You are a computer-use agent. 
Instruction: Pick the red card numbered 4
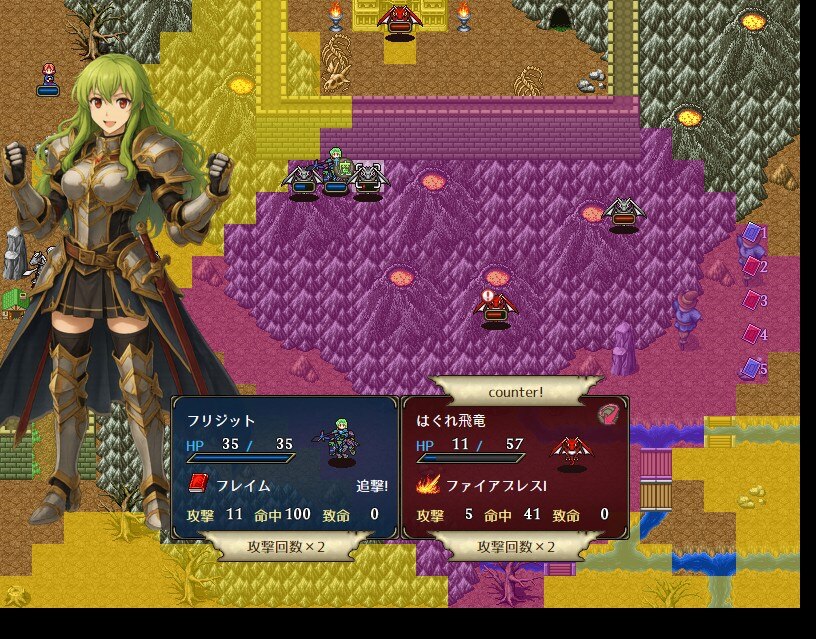pos(752,334)
